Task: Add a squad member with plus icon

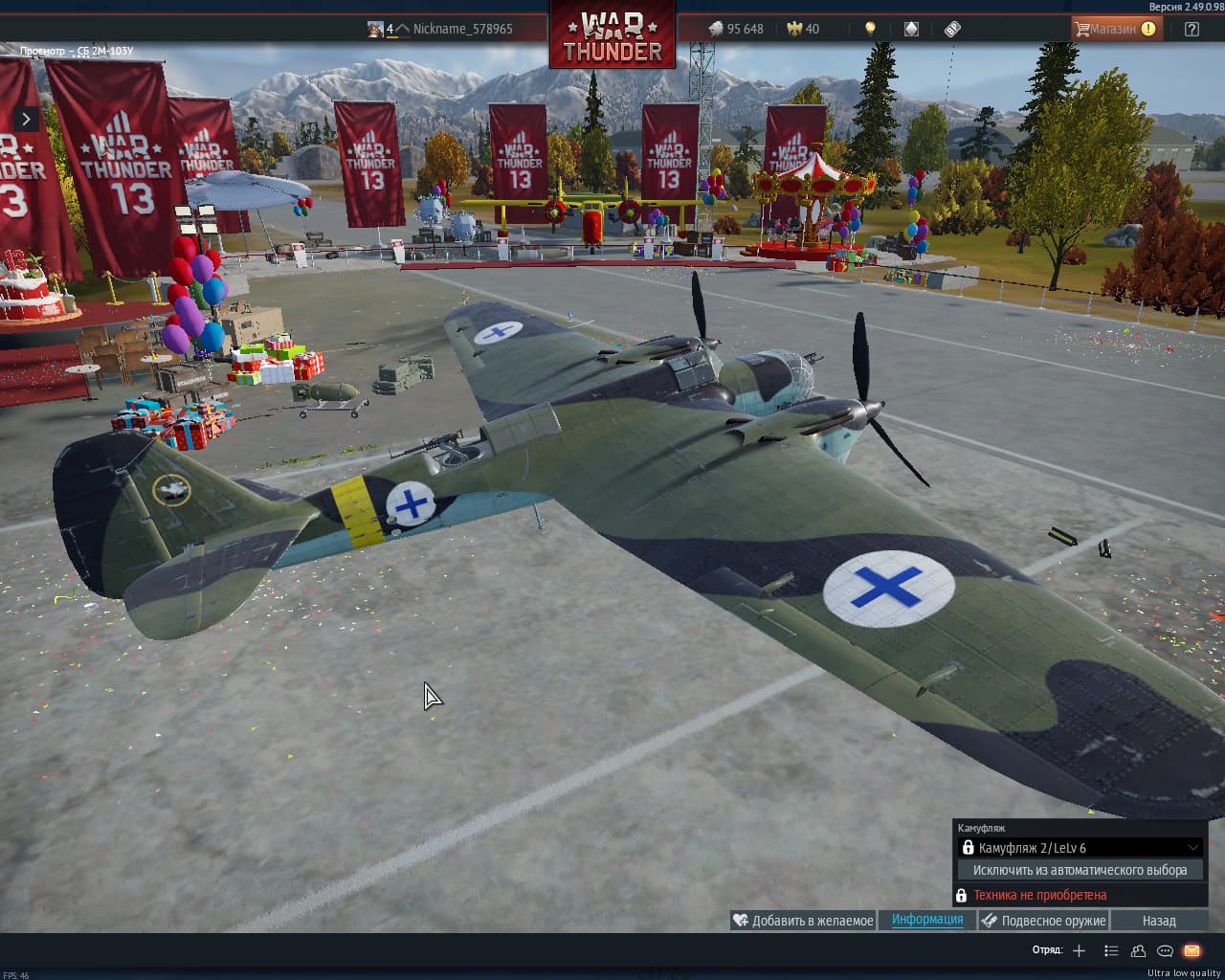Action: click(x=1079, y=950)
